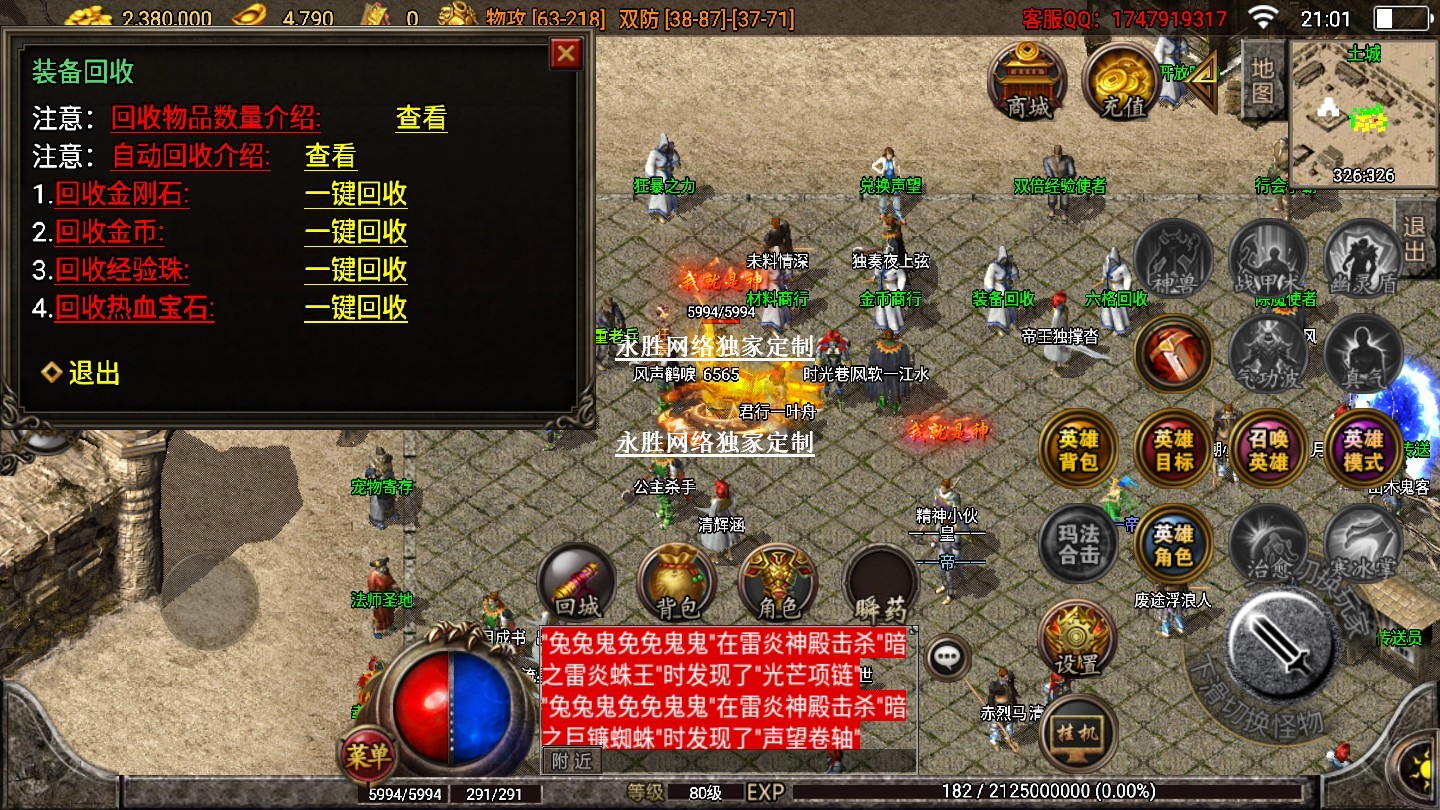Image resolution: width=1440 pixels, height=810 pixels.
Task: Activate the 召唤英雄 summon hero button
Action: click(1268, 451)
